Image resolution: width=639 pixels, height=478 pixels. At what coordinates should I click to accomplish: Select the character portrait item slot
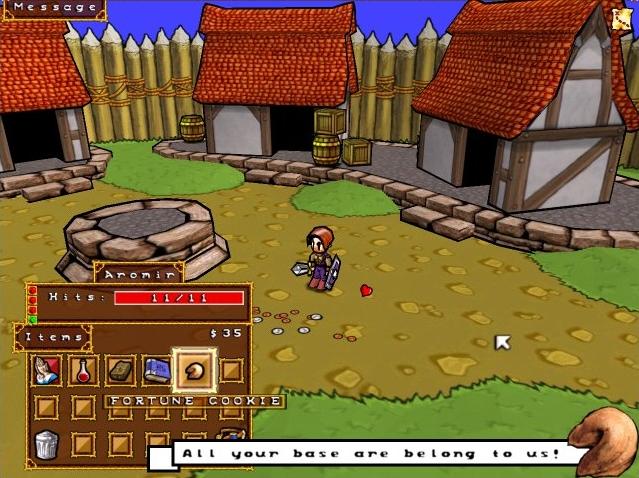point(47,370)
